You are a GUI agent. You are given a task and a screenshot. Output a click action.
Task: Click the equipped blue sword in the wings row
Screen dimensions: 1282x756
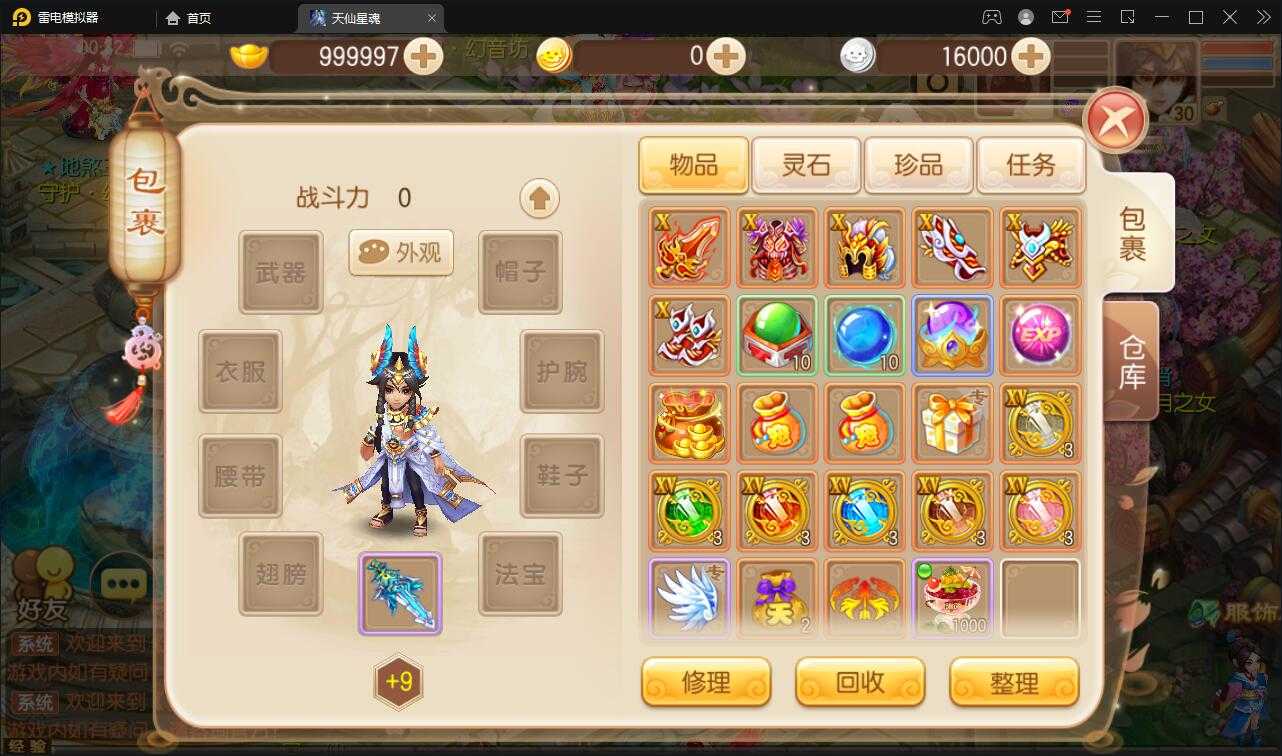[x=398, y=592]
